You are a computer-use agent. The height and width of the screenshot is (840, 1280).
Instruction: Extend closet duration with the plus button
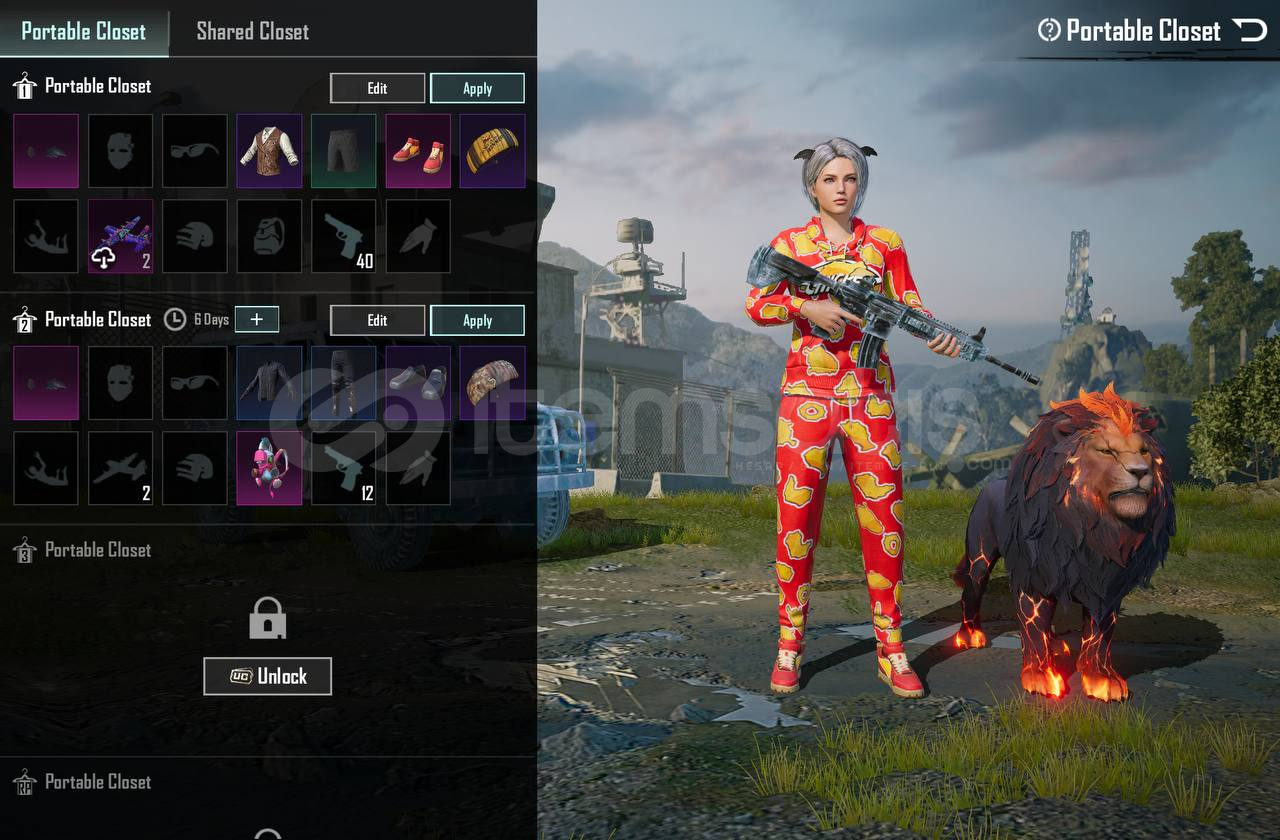click(257, 319)
